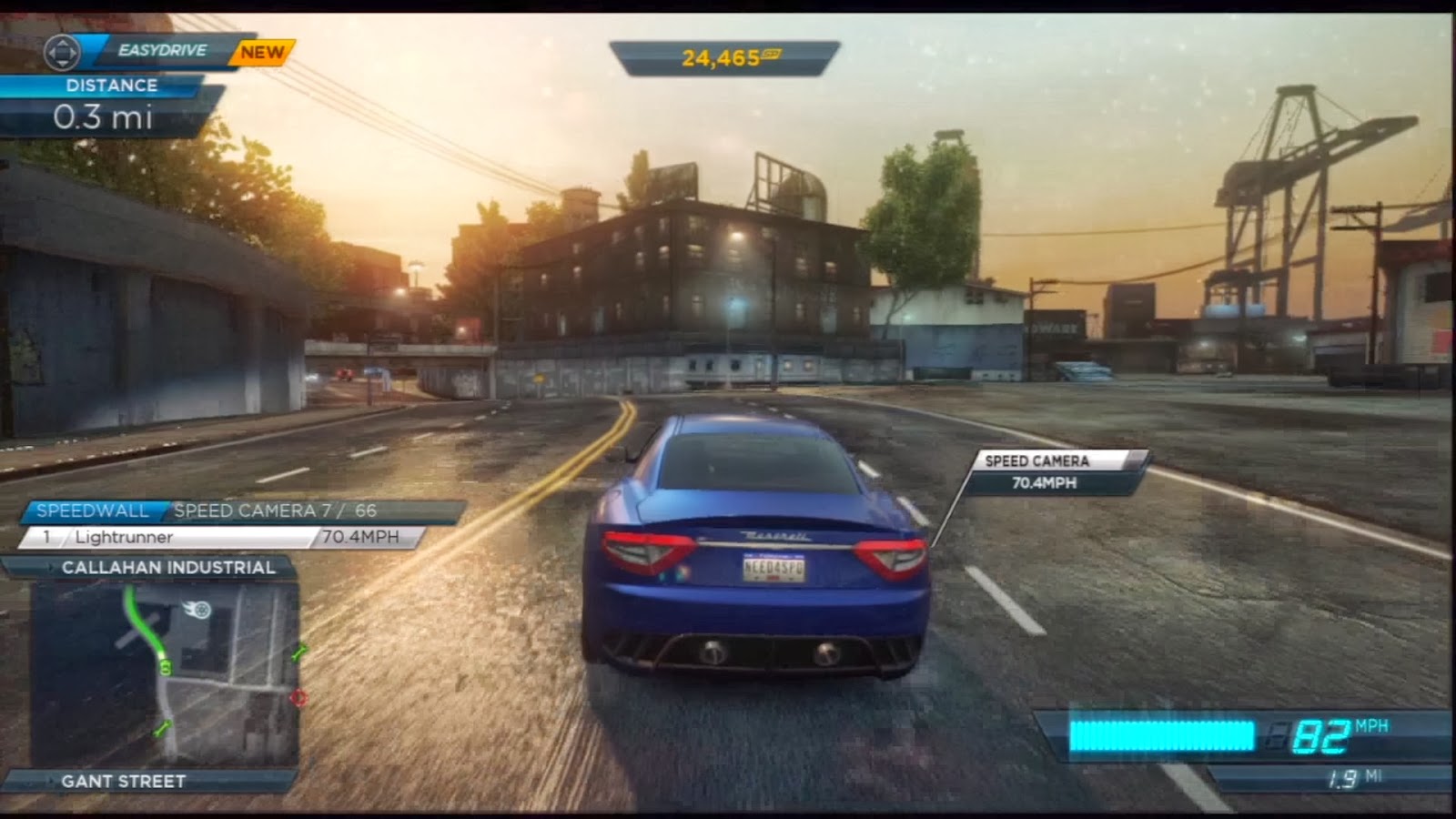This screenshot has width=1456, height=819.
Task: Select the green 'S' event marker on minimap
Action: (166, 668)
